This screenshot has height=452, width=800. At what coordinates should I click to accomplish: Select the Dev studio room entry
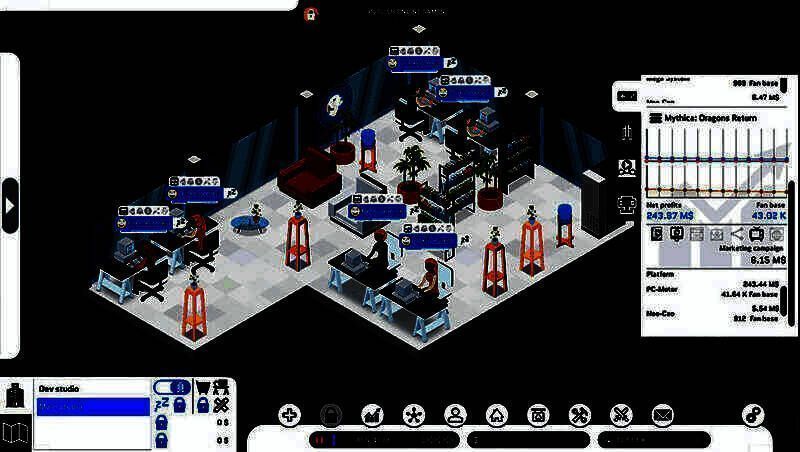(92, 388)
